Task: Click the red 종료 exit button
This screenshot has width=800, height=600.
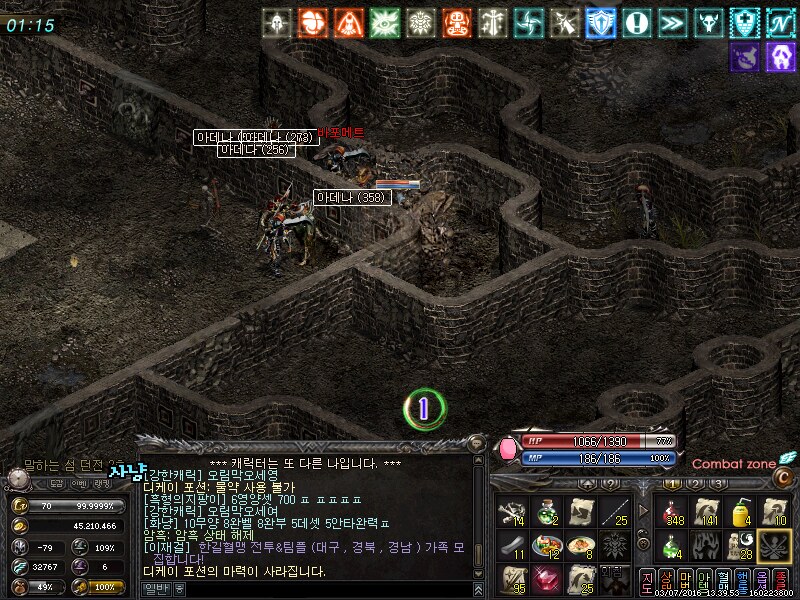Action: click(x=781, y=581)
